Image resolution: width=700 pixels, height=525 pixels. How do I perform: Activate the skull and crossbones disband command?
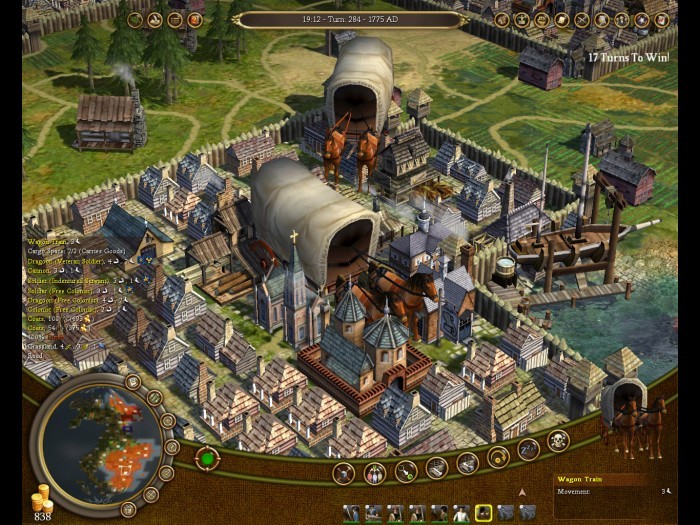tap(558, 440)
